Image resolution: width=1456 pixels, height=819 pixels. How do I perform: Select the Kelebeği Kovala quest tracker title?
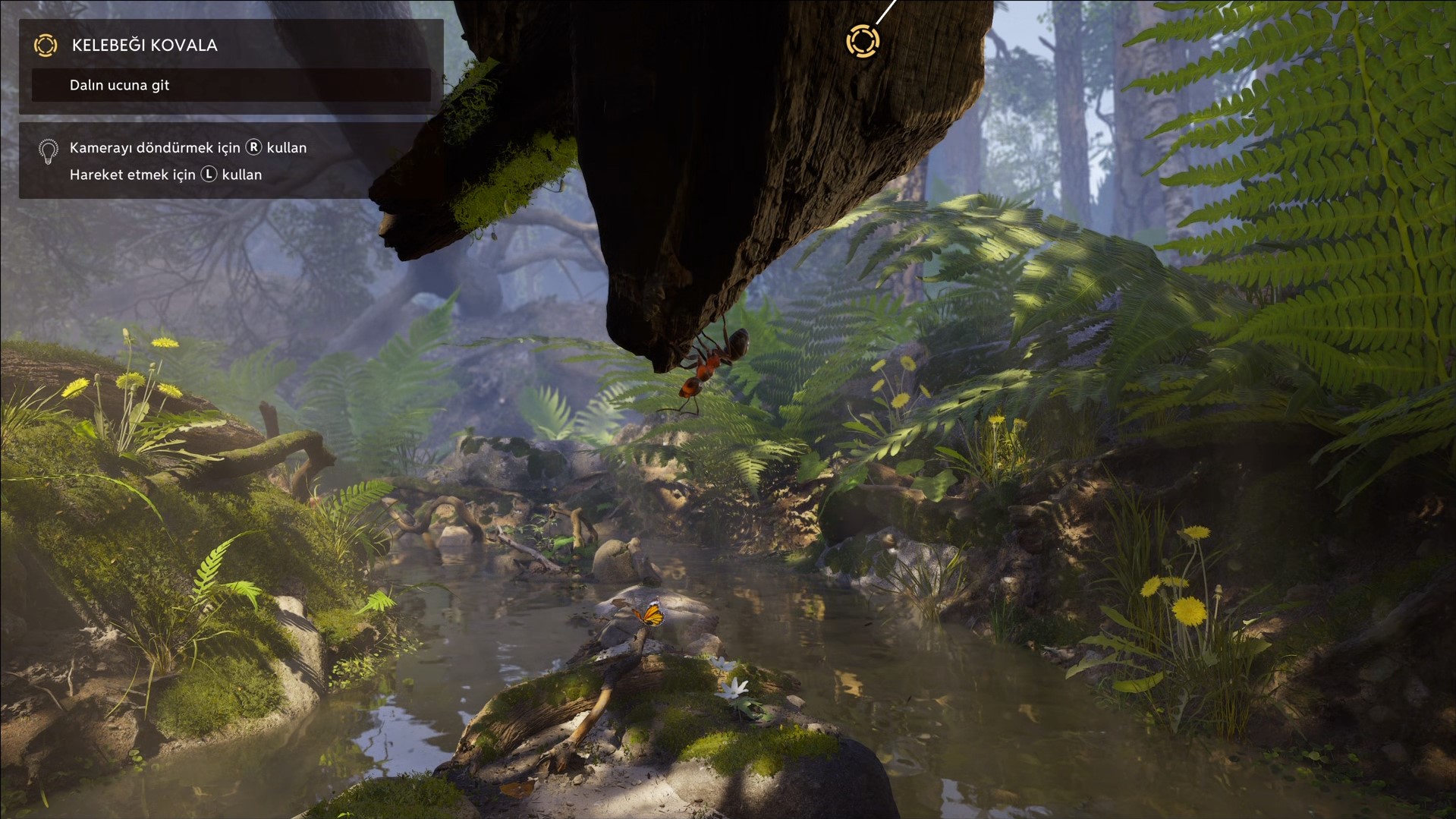coord(144,46)
